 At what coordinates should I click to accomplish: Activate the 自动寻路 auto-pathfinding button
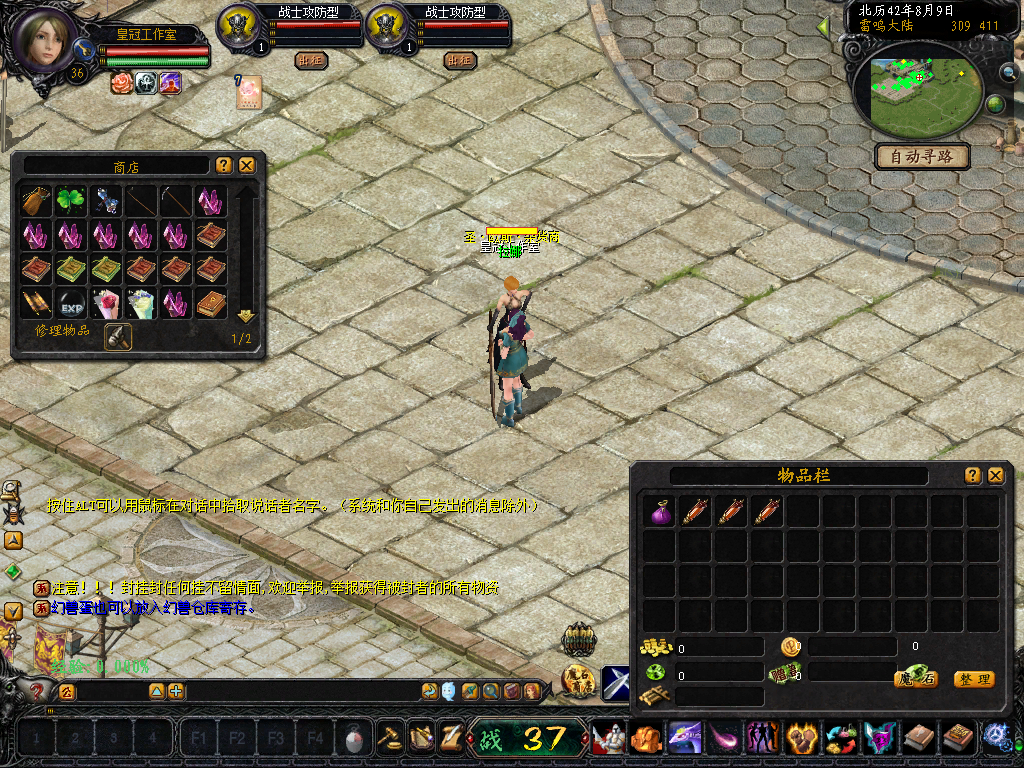[x=922, y=156]
